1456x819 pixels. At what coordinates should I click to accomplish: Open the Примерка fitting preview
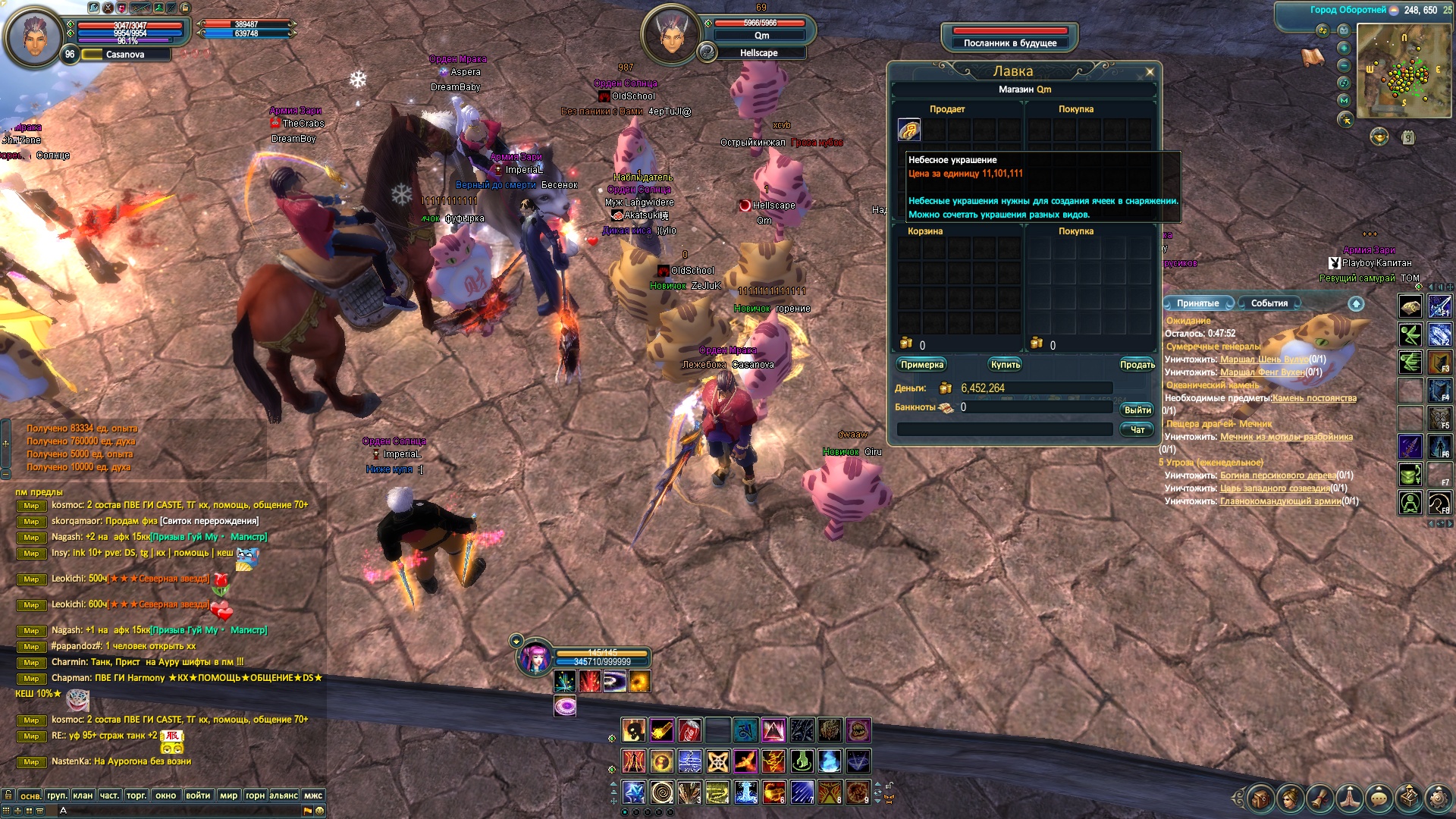(921, 365)
